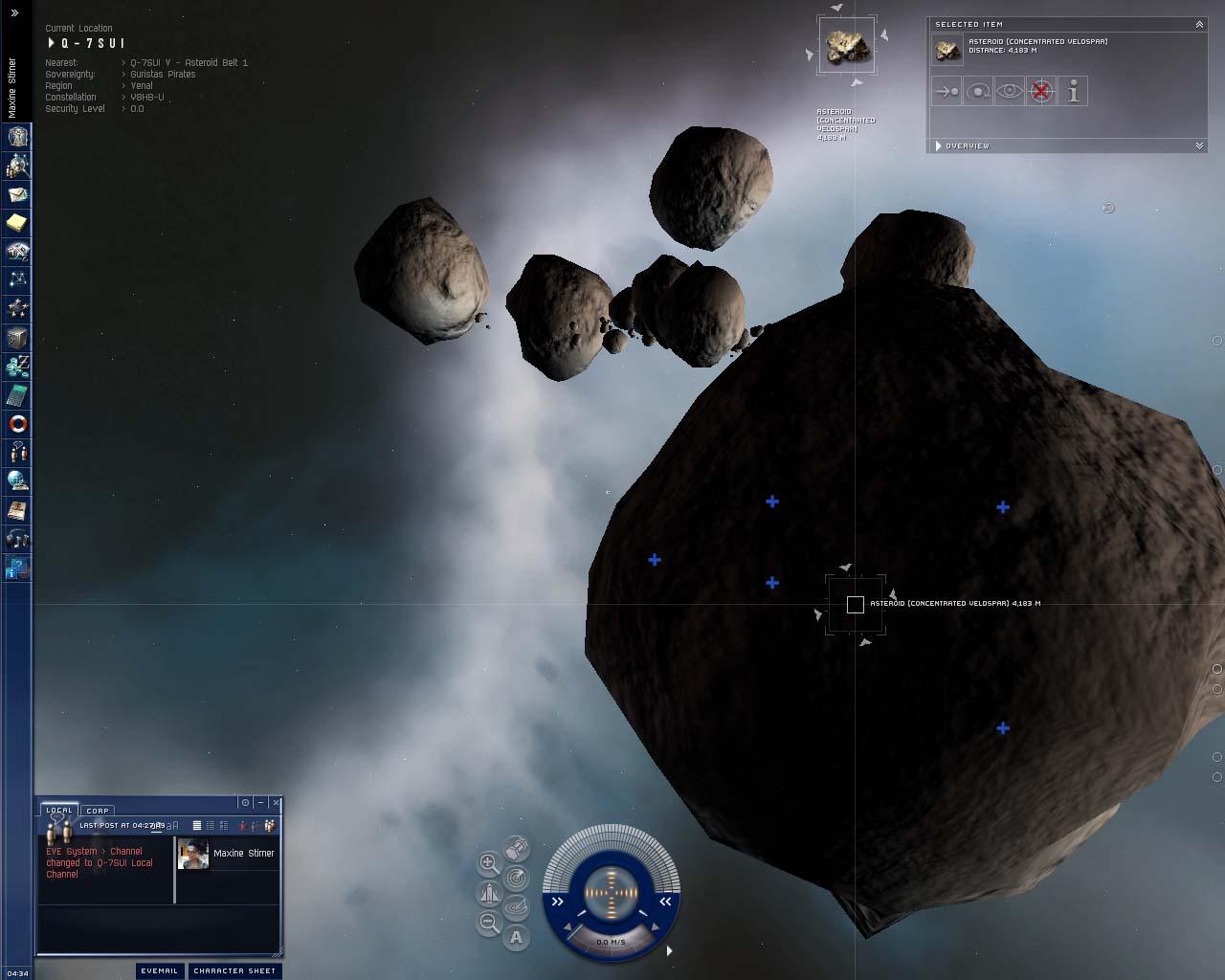Minimize the chat window

[x=260, y=802]
